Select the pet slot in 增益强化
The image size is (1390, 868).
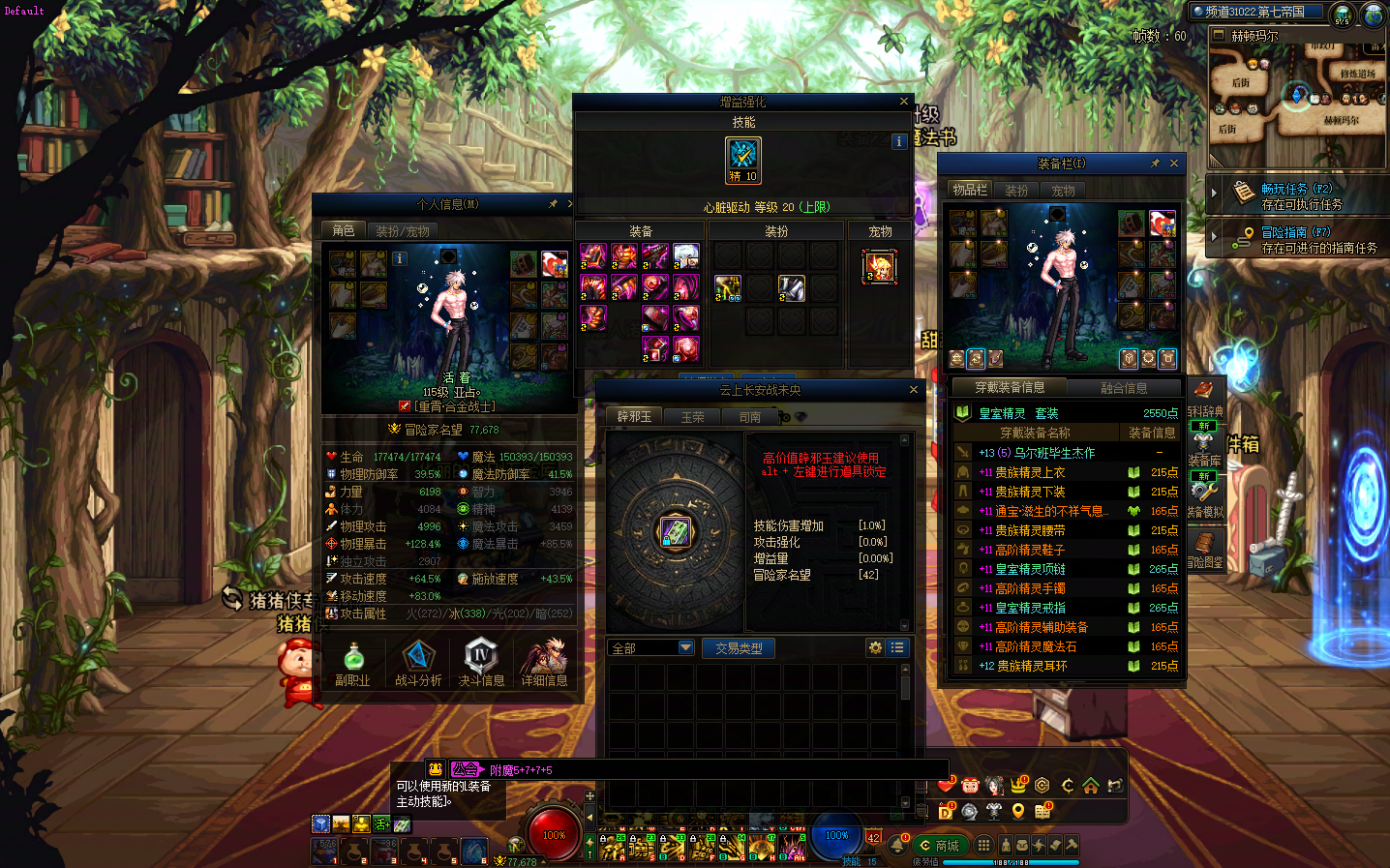click(879, 266)
